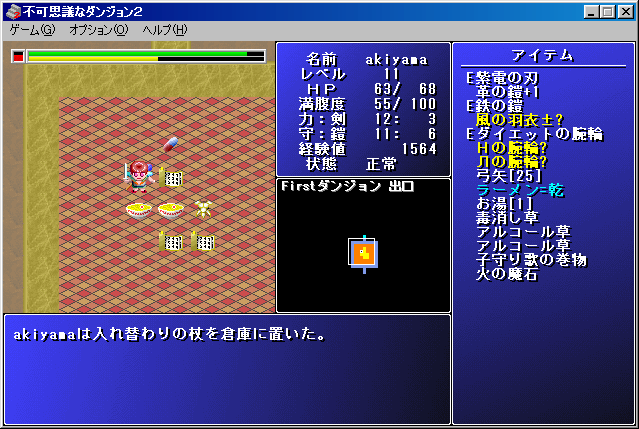639x429 pixels.
Task: Select the 子守り歌の巻物 scroll
Action: coord(531,260)
